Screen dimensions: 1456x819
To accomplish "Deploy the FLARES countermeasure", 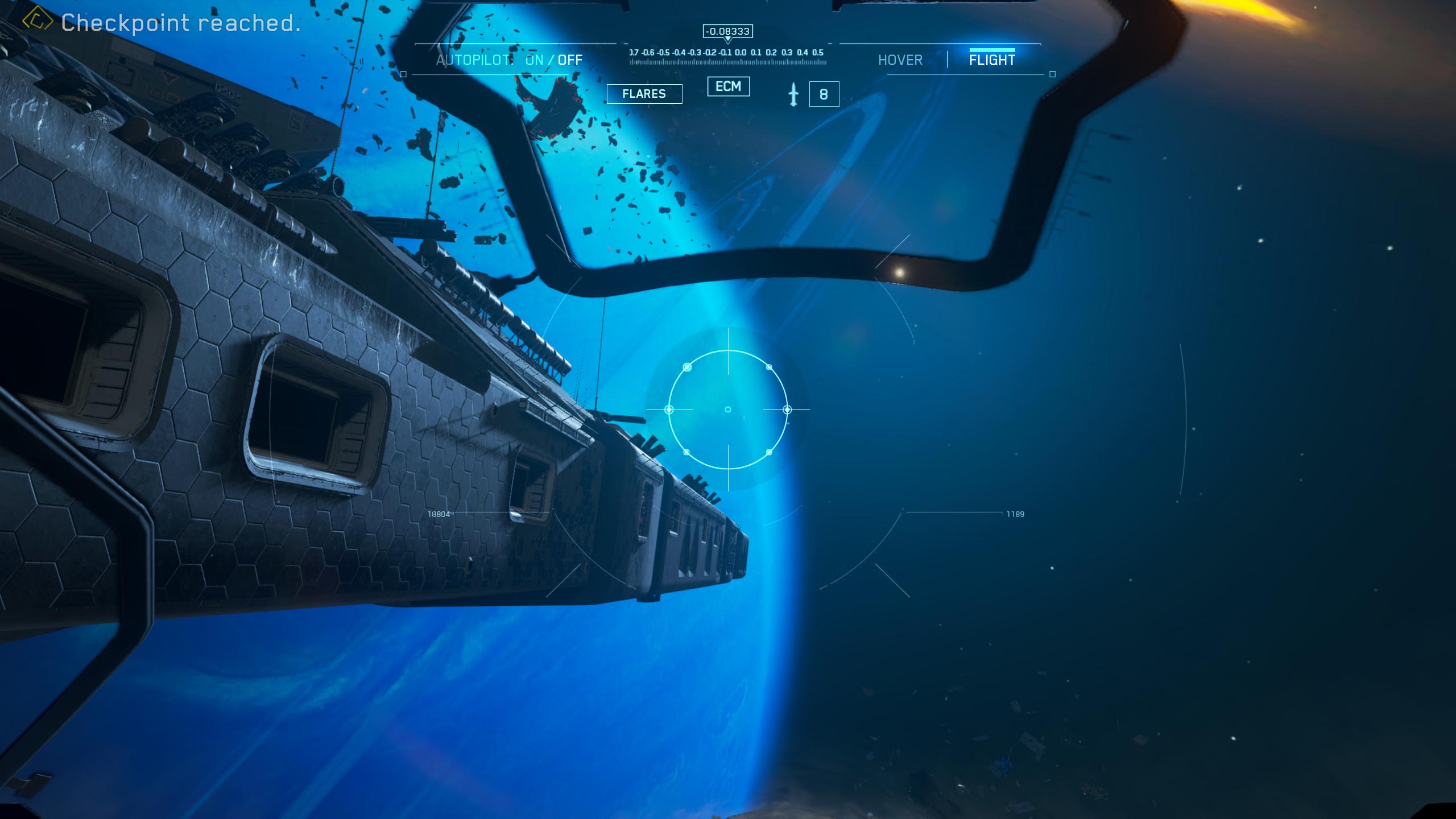I will [x=644, y=94].
